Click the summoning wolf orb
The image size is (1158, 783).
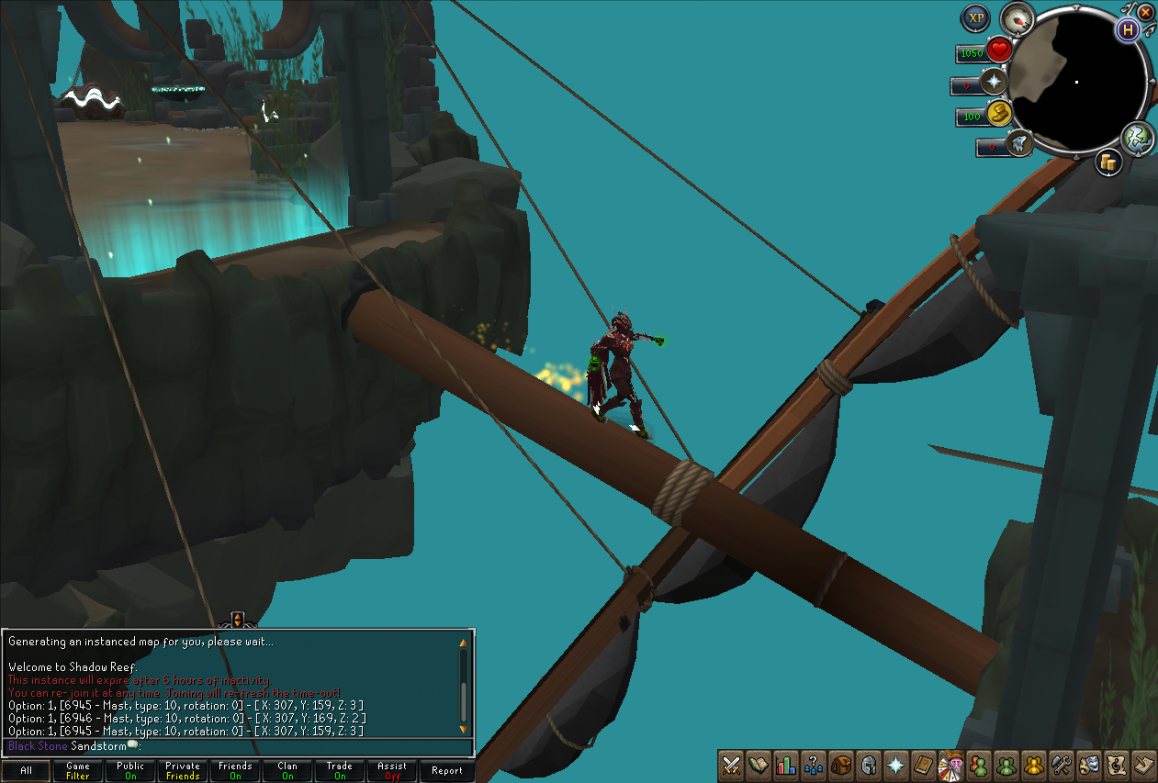1018,143
